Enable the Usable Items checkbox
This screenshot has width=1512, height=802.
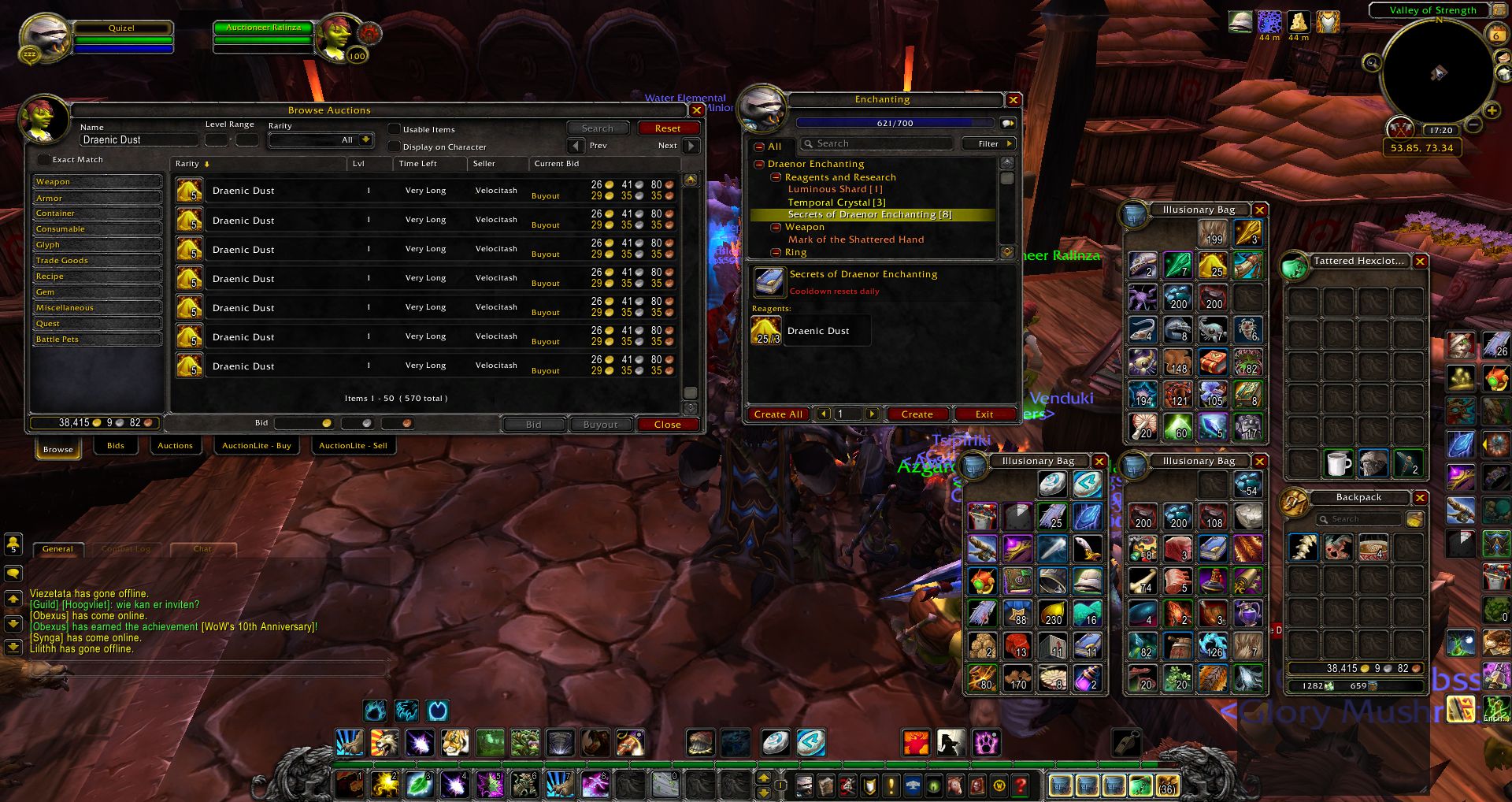coord(394,128)
